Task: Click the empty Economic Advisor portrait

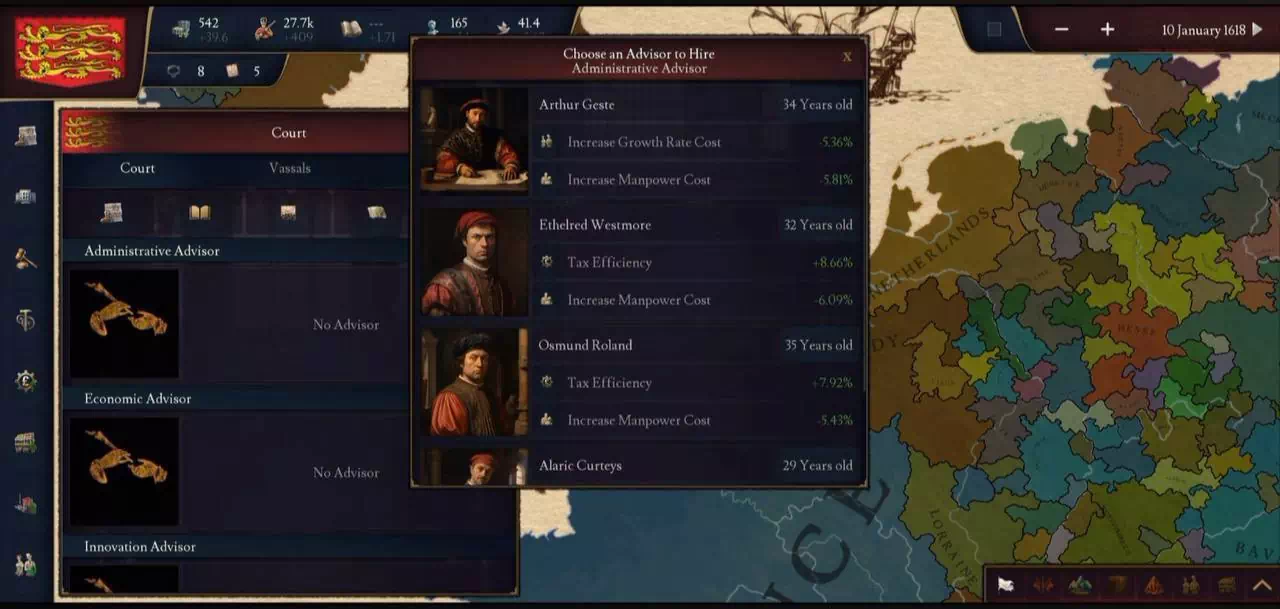Action: point(125,471)
